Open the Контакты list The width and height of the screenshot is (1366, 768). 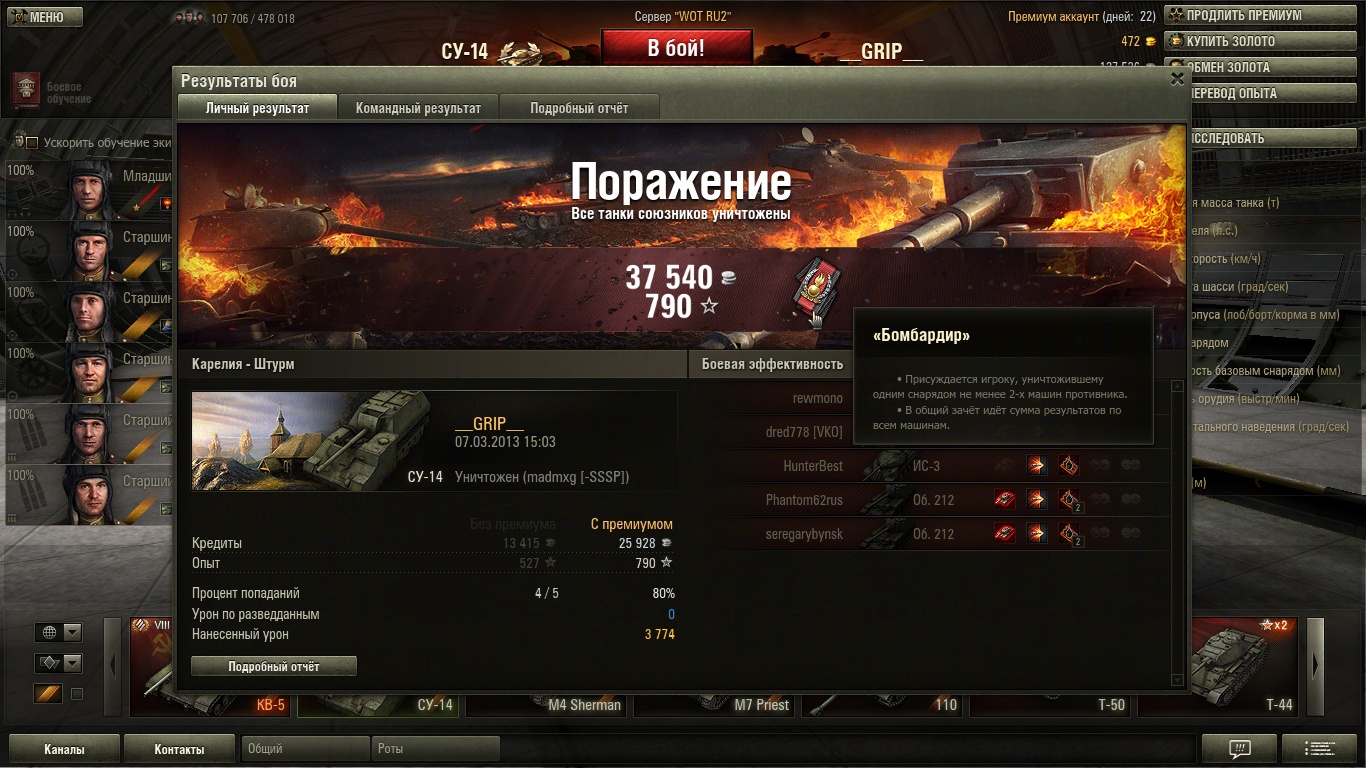179,749
